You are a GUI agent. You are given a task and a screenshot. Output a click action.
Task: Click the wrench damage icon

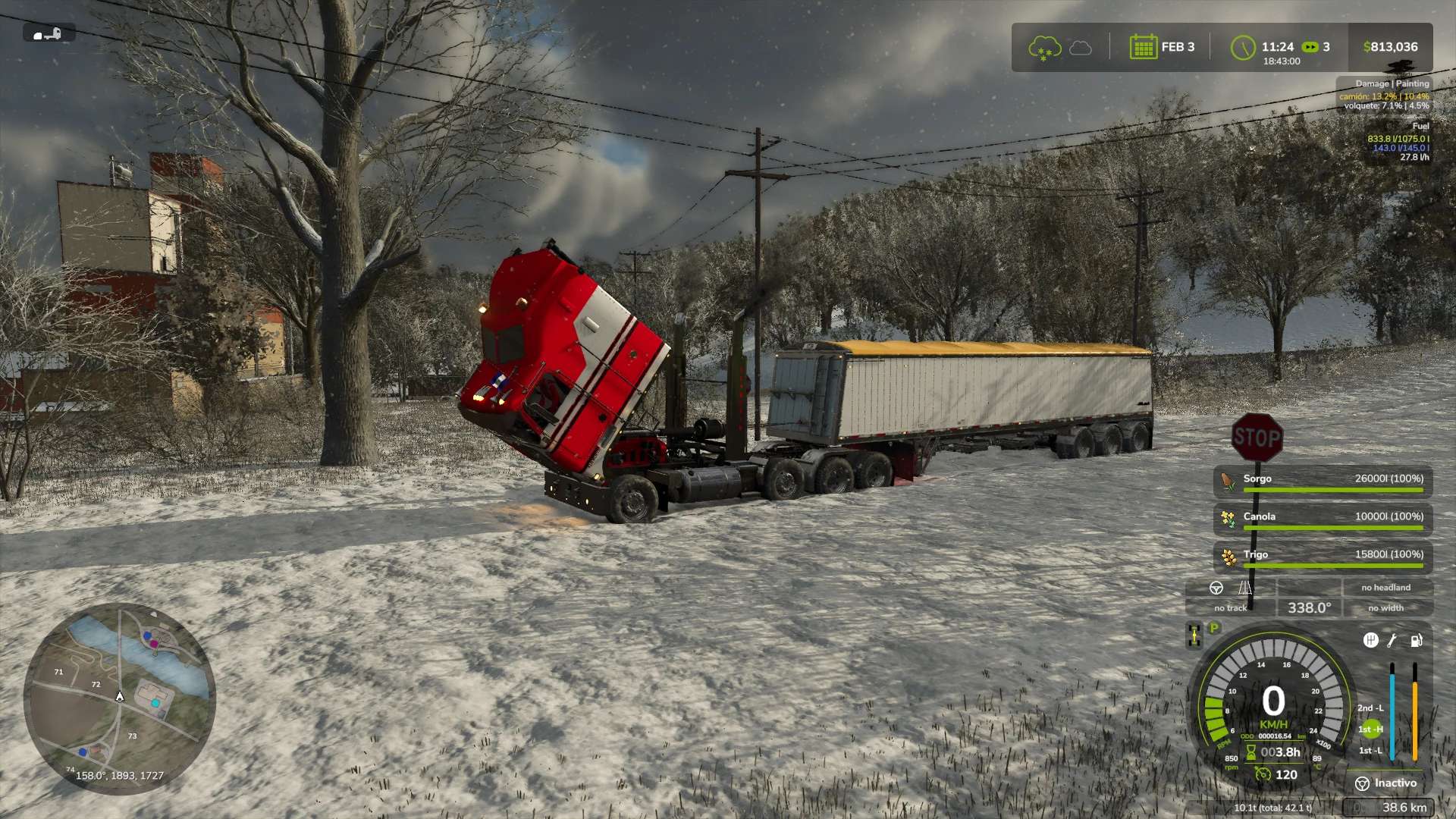coord(1392,641)
